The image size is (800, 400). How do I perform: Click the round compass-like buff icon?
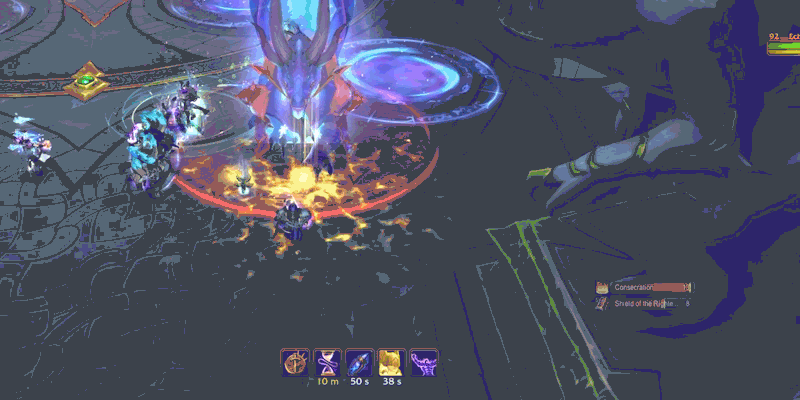pyautogui.click(x=296, y=362)
